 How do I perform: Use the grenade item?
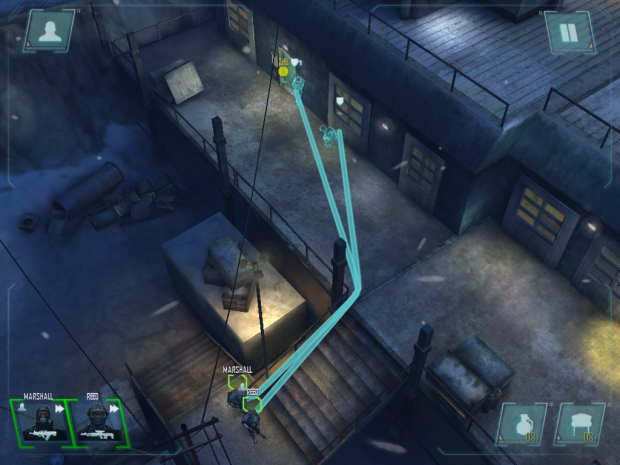(523, 425)
